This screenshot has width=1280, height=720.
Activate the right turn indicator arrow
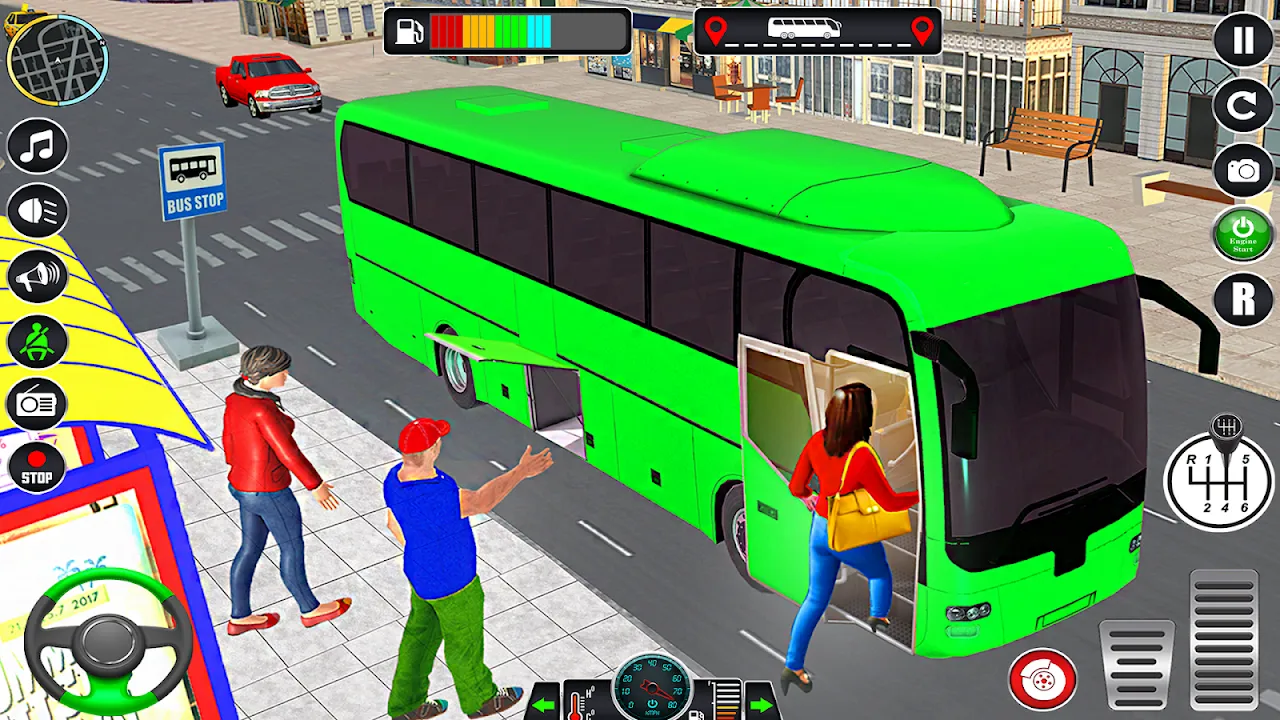pos(761,703)
